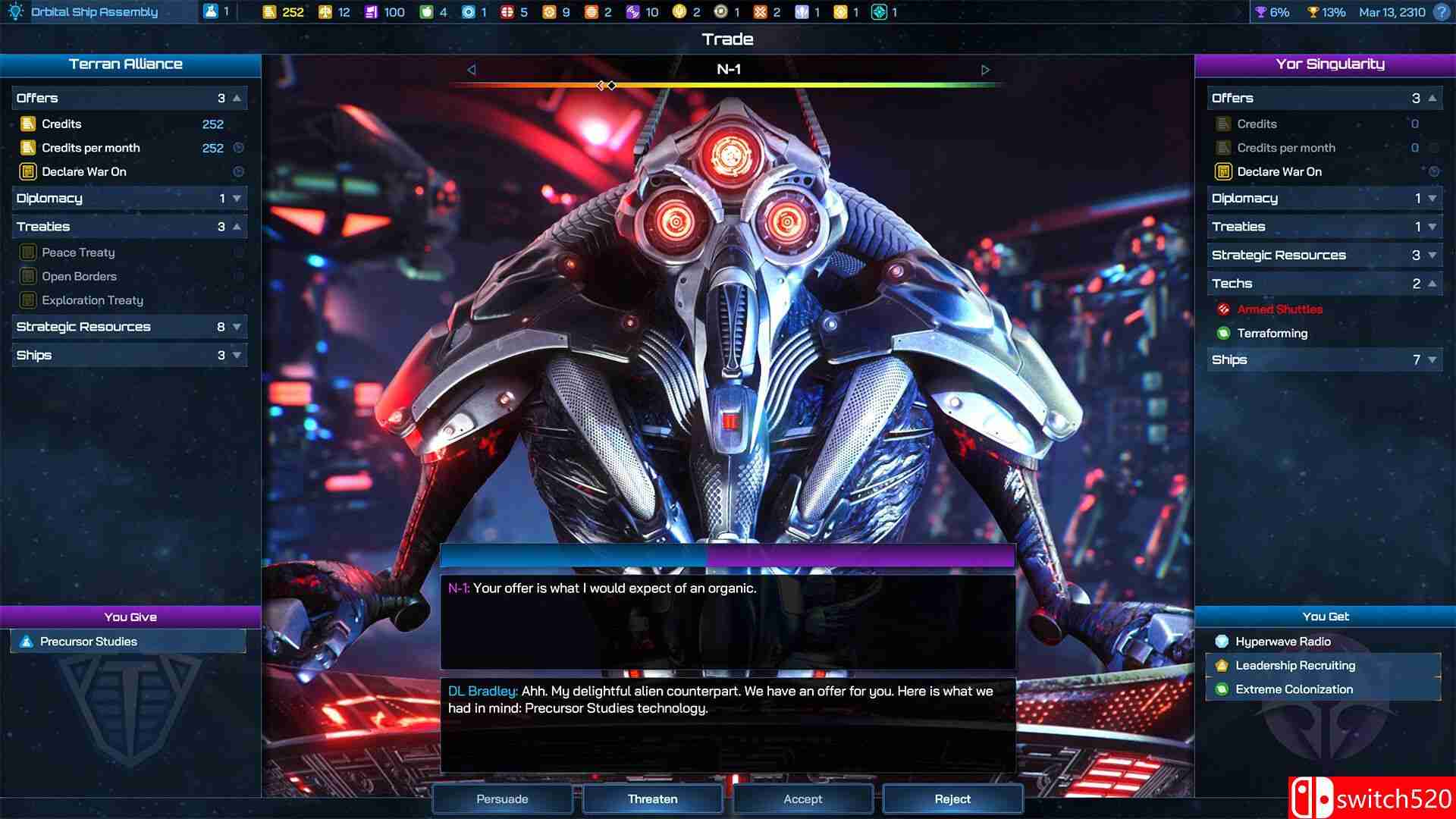
Task: Toggle the Exploration Treaty
Action: coord(29,300)
